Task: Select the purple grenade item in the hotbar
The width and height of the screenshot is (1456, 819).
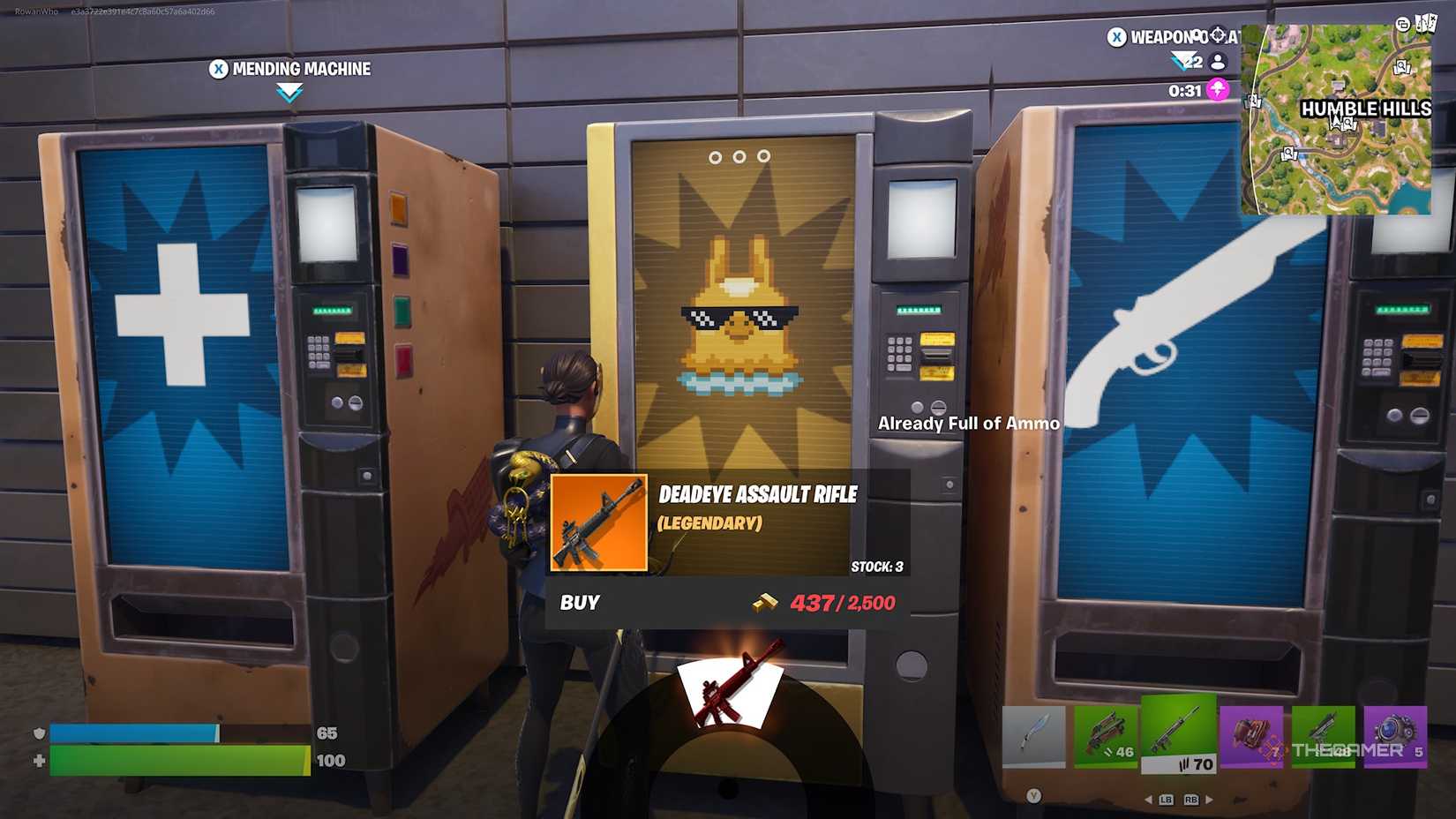Action: pyautogui.click(x=1253, y=737)
